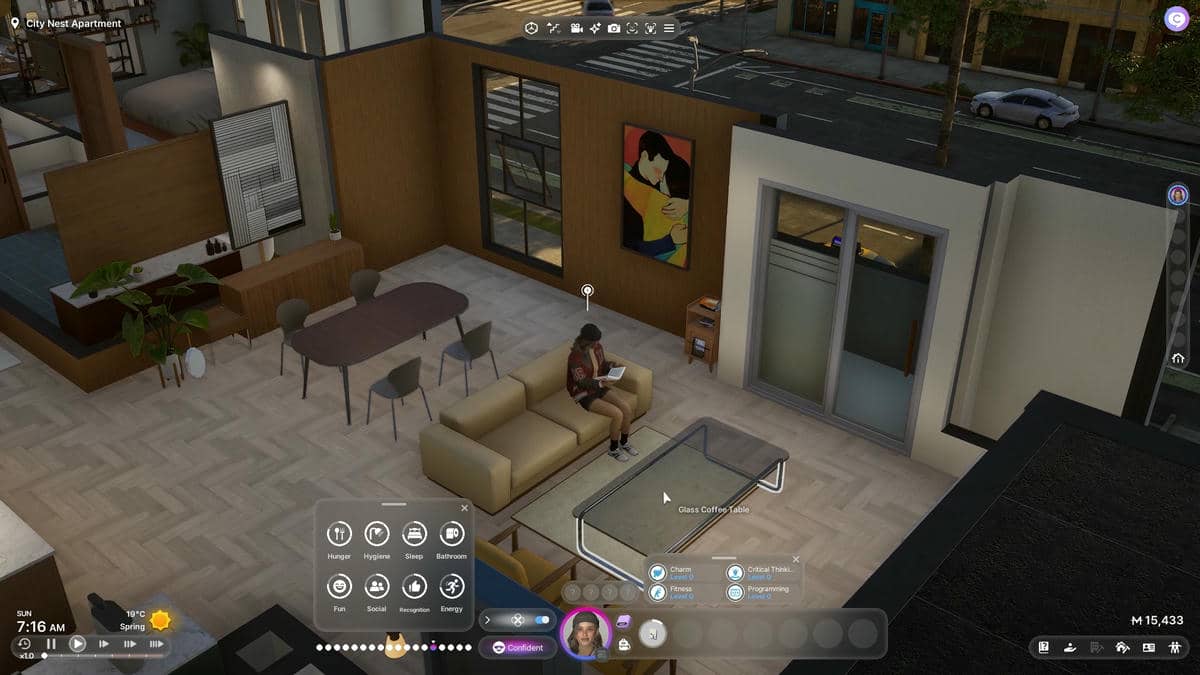Open the Zoi character portrait
This screenshot has width=1200, height=675.
tap(585, 633)
